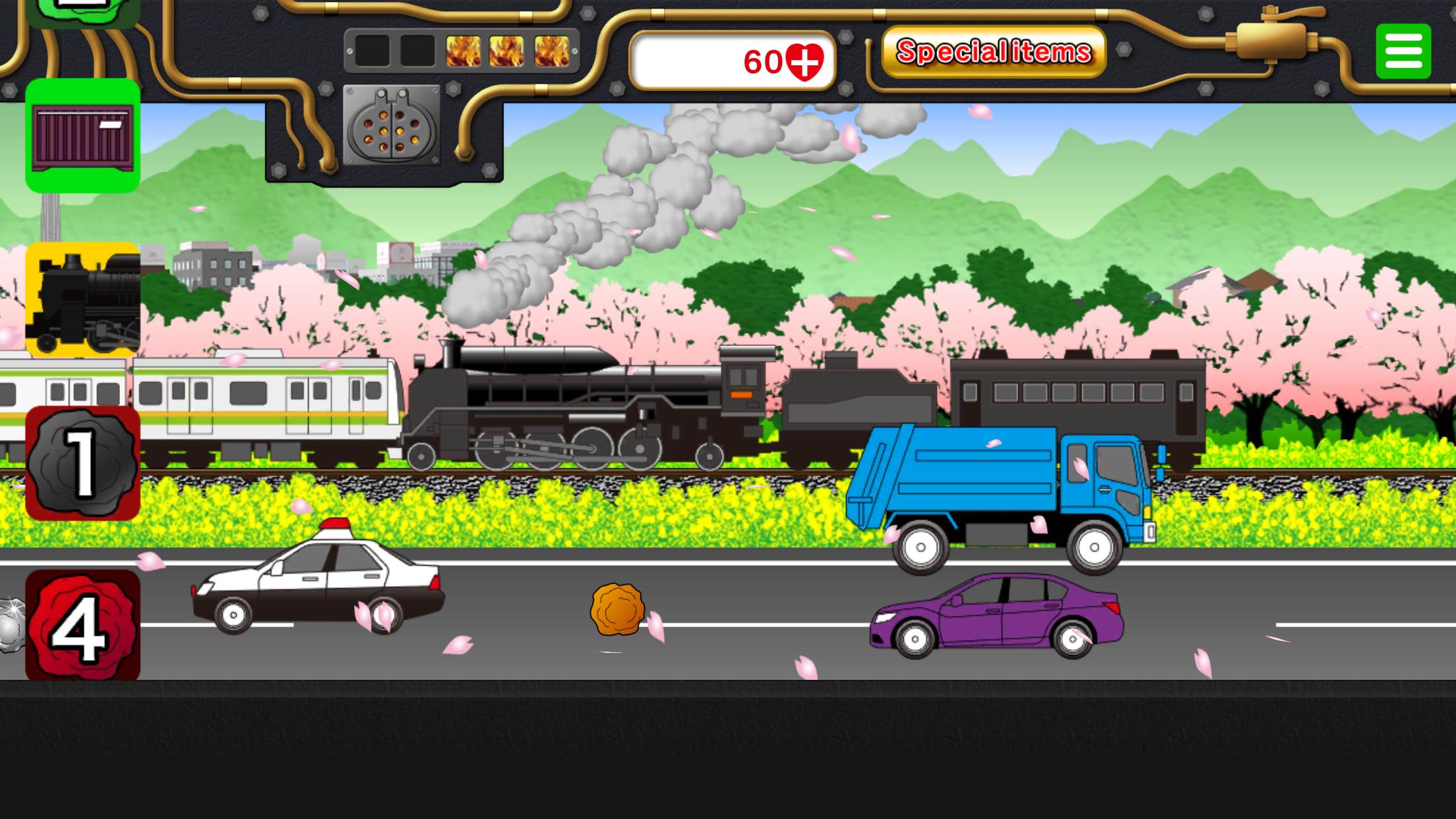Viewport: 1456px width, 819px height.
Task: Tap the grey coal number 1 icon
Action: coord(83,463)
